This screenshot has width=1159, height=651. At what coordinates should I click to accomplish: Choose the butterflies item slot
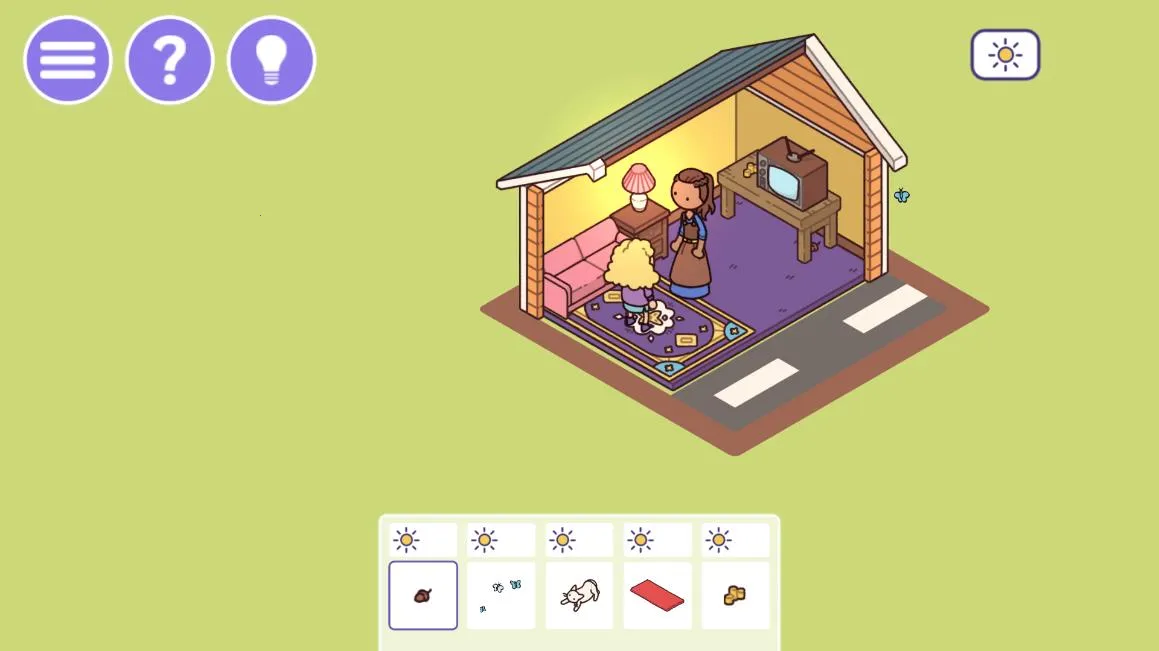click(x=501, y=596)
